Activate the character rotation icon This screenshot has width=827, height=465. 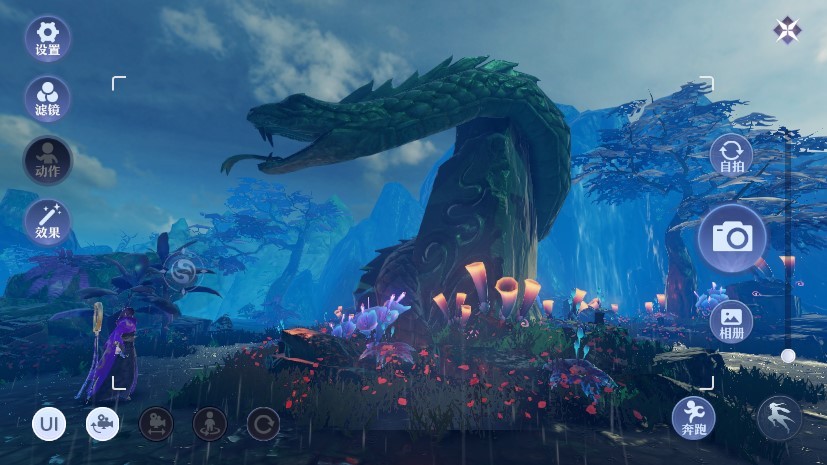click(210, 424)
